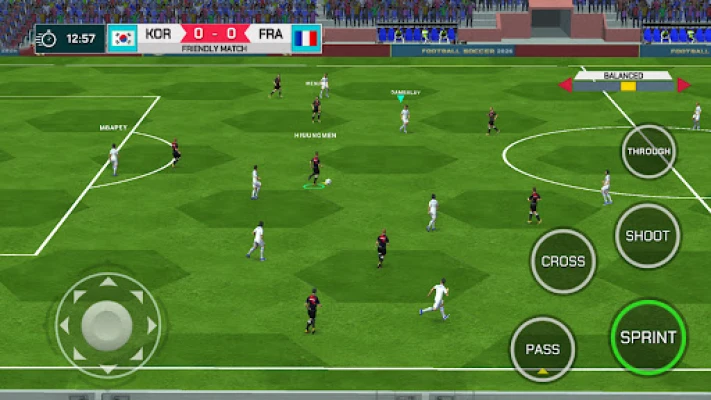
Task: Tap the SPRINT button
Action: pos(648,337)
